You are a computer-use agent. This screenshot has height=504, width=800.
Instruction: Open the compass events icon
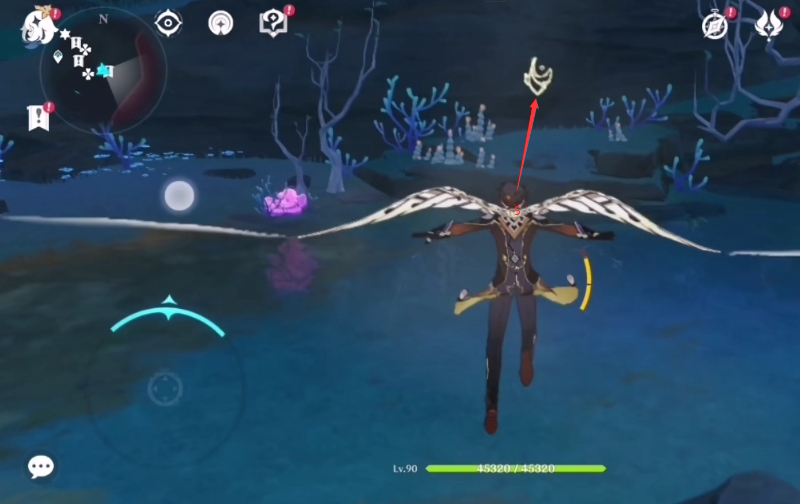pyautogui.click(x=715, y=26)
